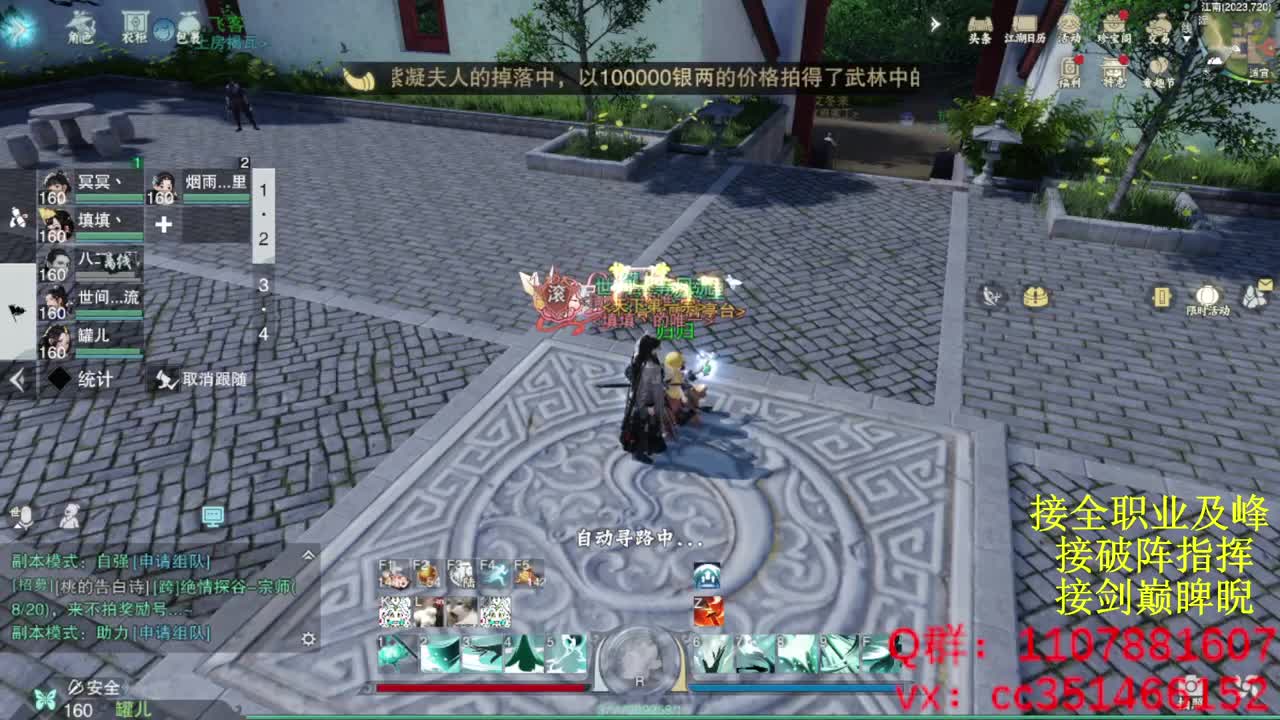Viewport: 1280px width, 720px height.
Task: Open the 角色 character panel icon
Action: tap(82, 25)
